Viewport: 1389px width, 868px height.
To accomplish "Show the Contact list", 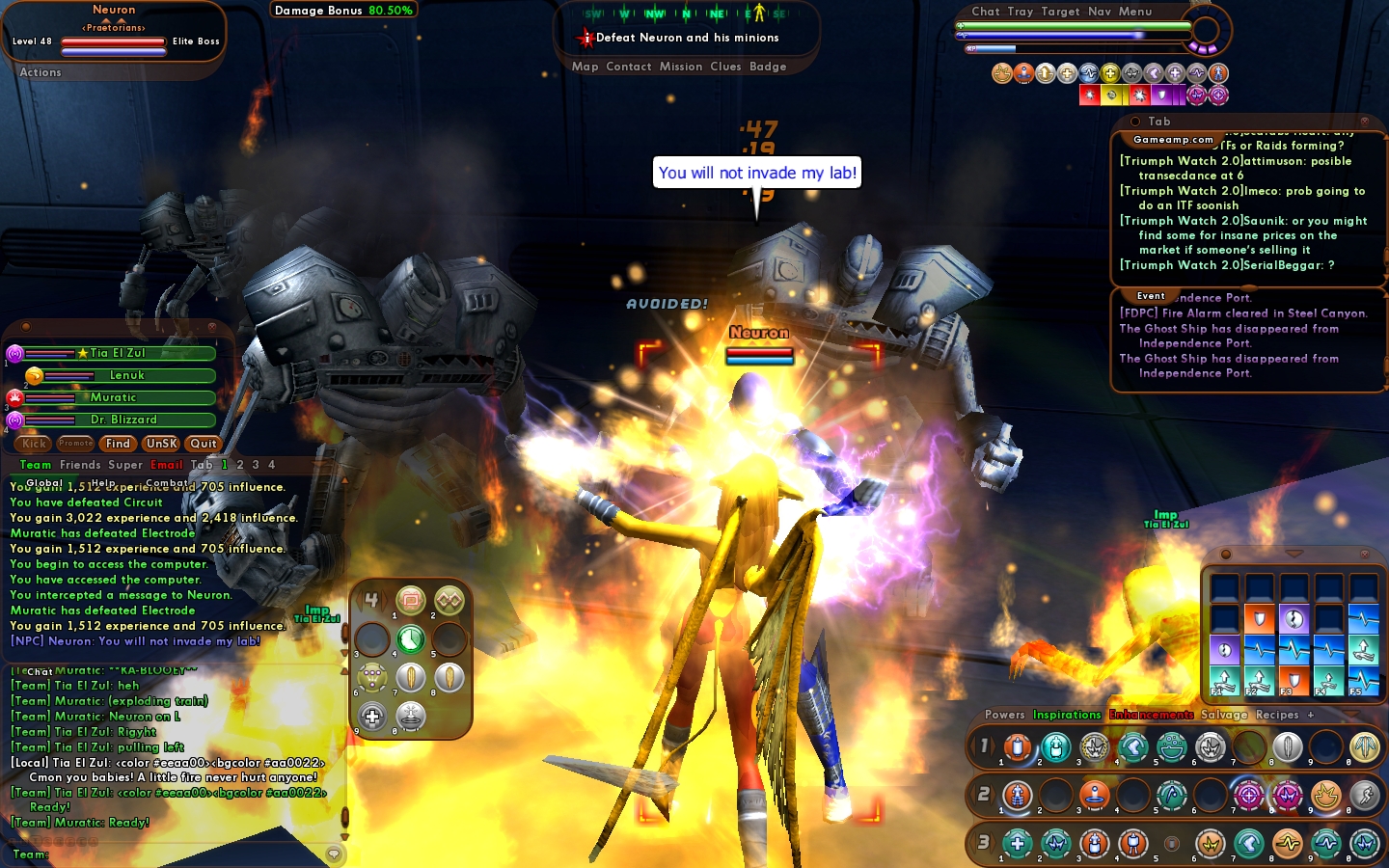I will [x=629, y=67].
